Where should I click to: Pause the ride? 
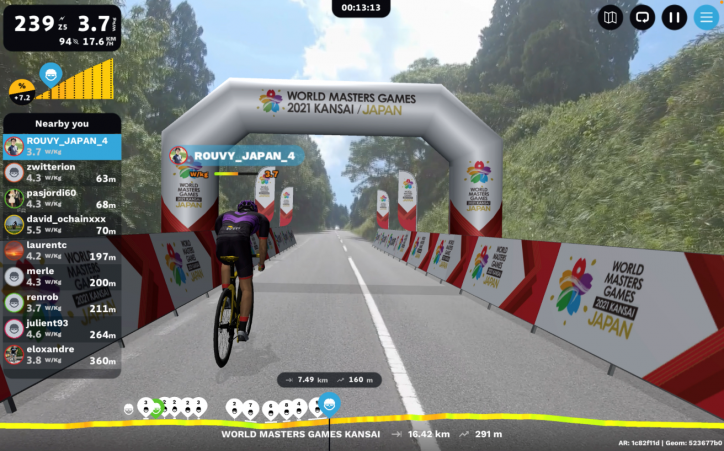pyautogui.click(x=675, y=17)
